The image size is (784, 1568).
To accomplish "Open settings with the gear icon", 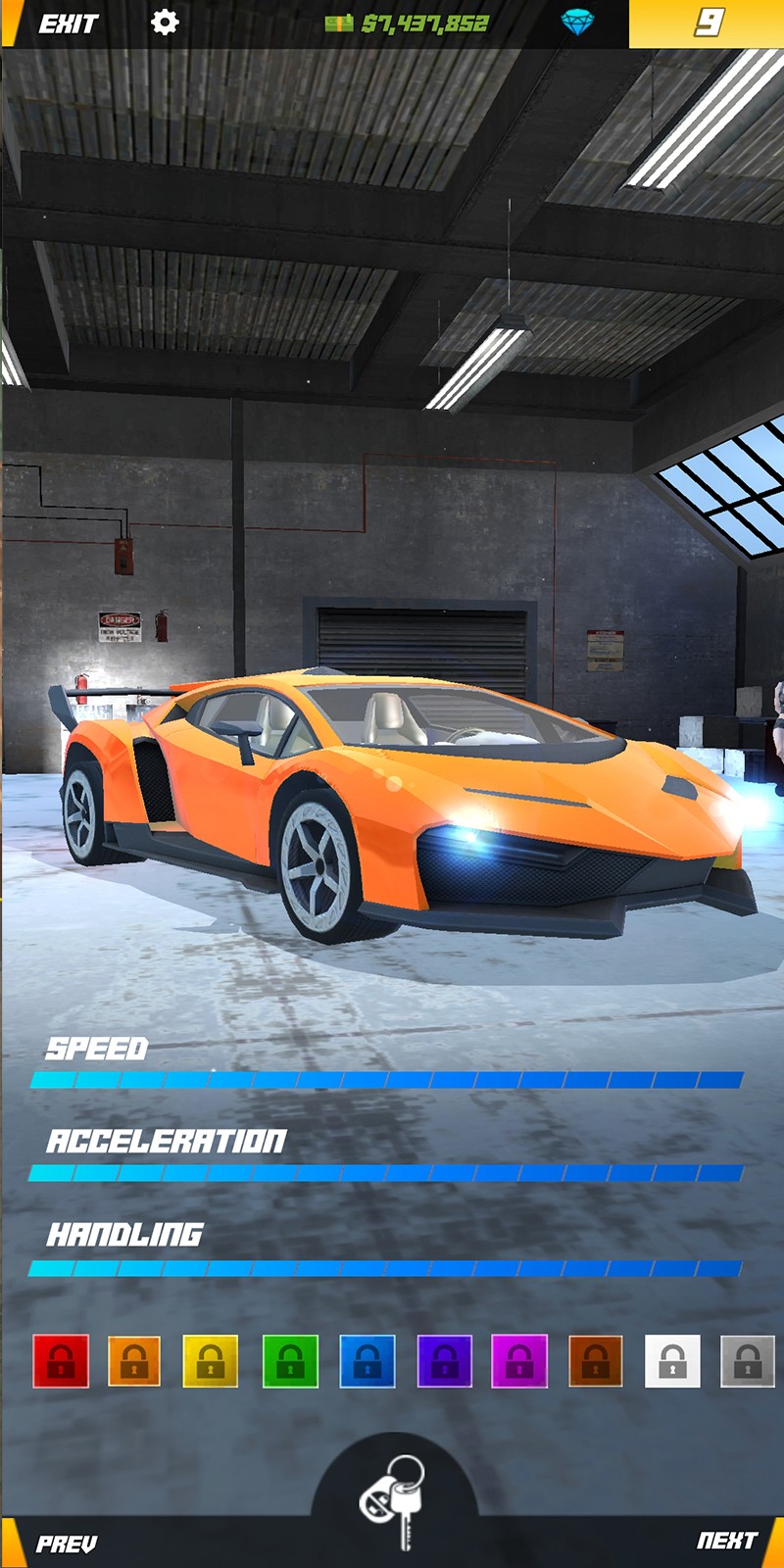I will pos(165,23).
